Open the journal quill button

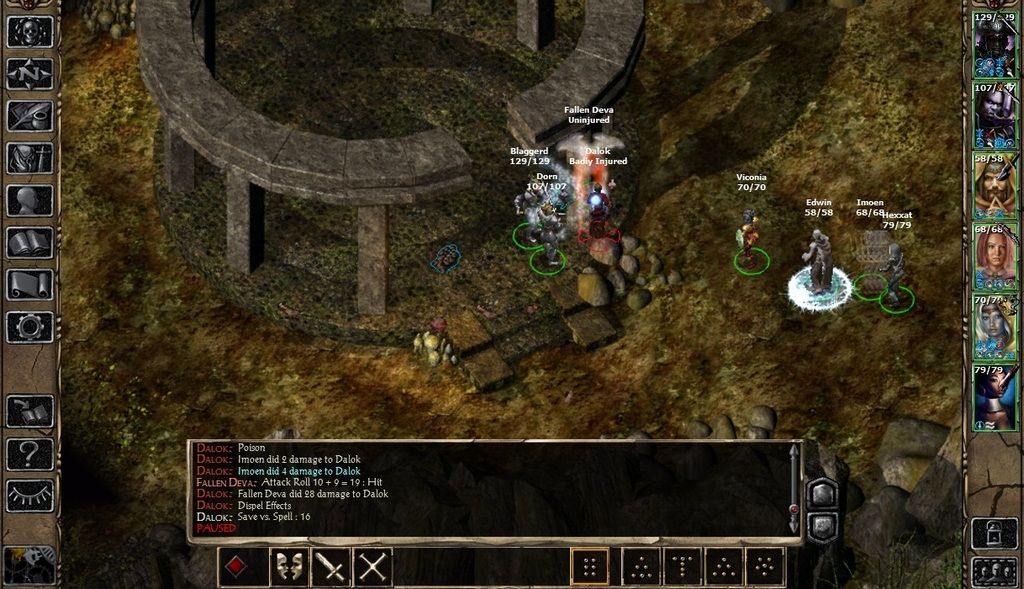[29, 116]
